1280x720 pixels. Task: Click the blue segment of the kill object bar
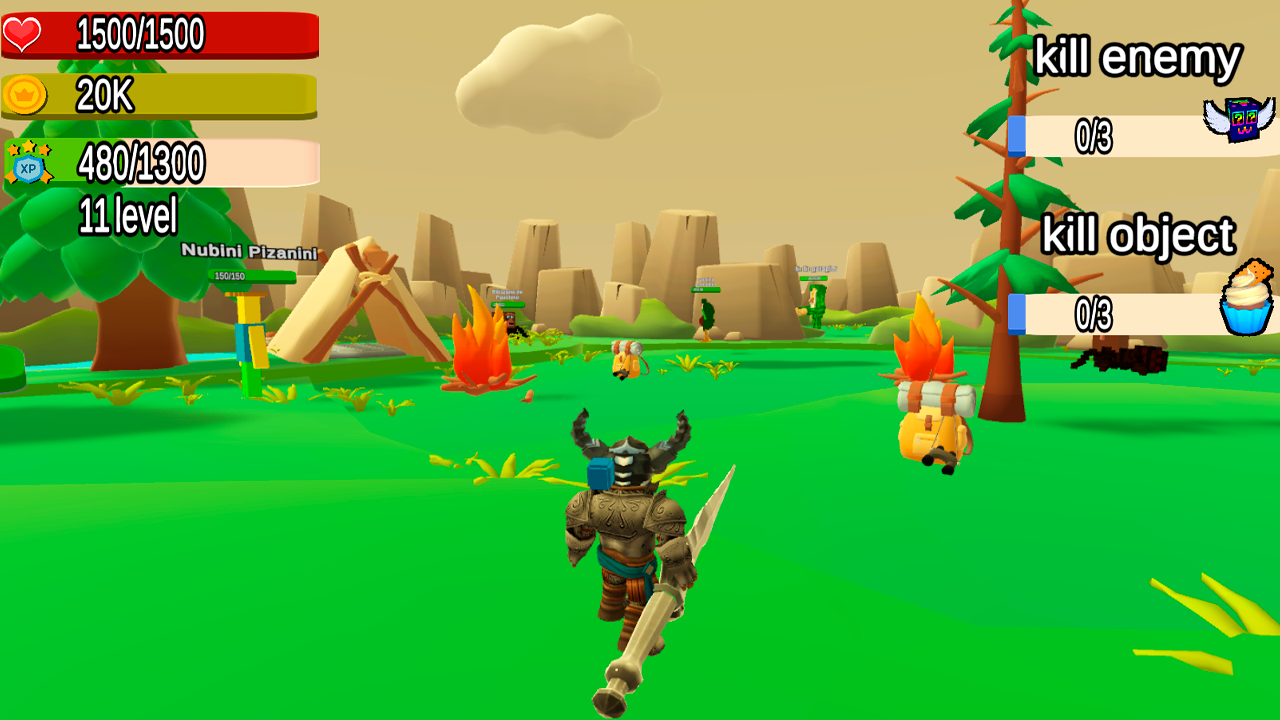[x=1018, y=312]
